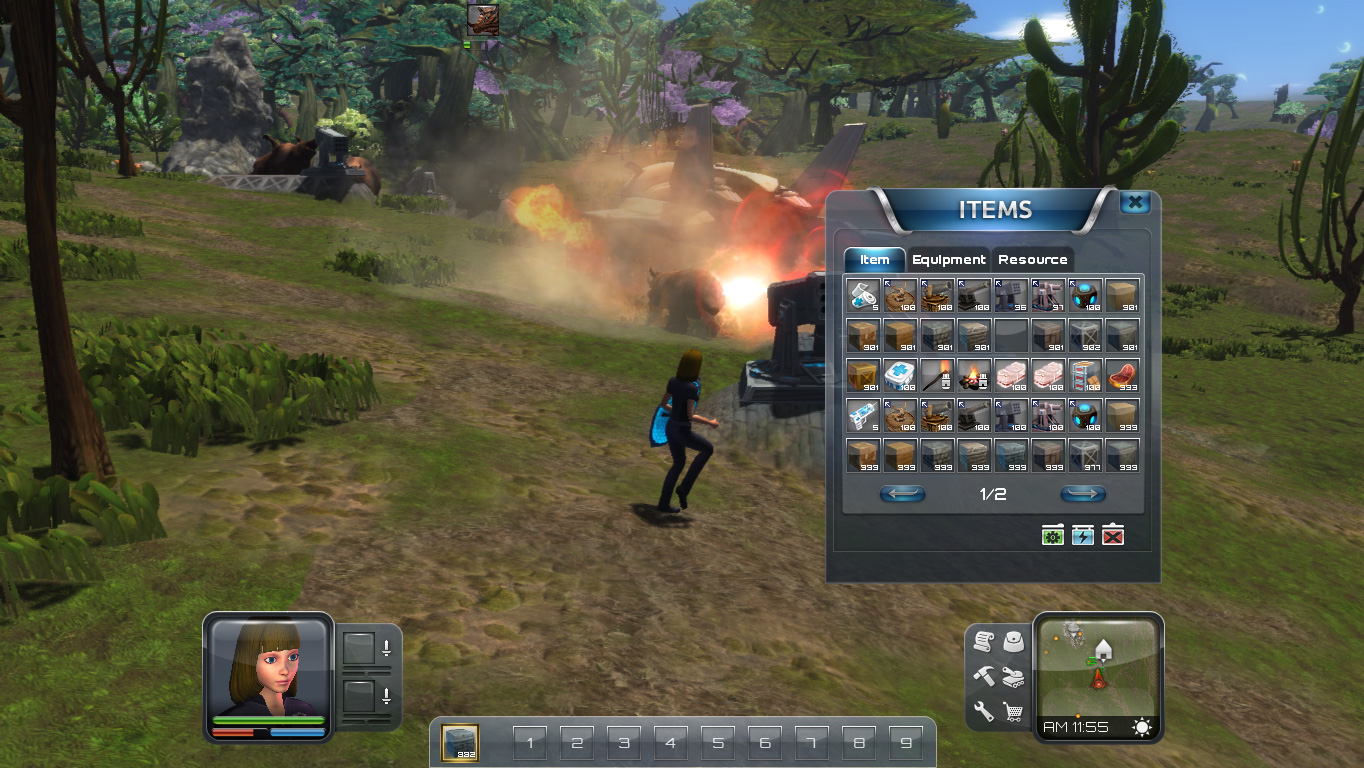This screenshot has width=1364, height=768.
Task: Select the Item tab
Action: click(x=875, y=260)
